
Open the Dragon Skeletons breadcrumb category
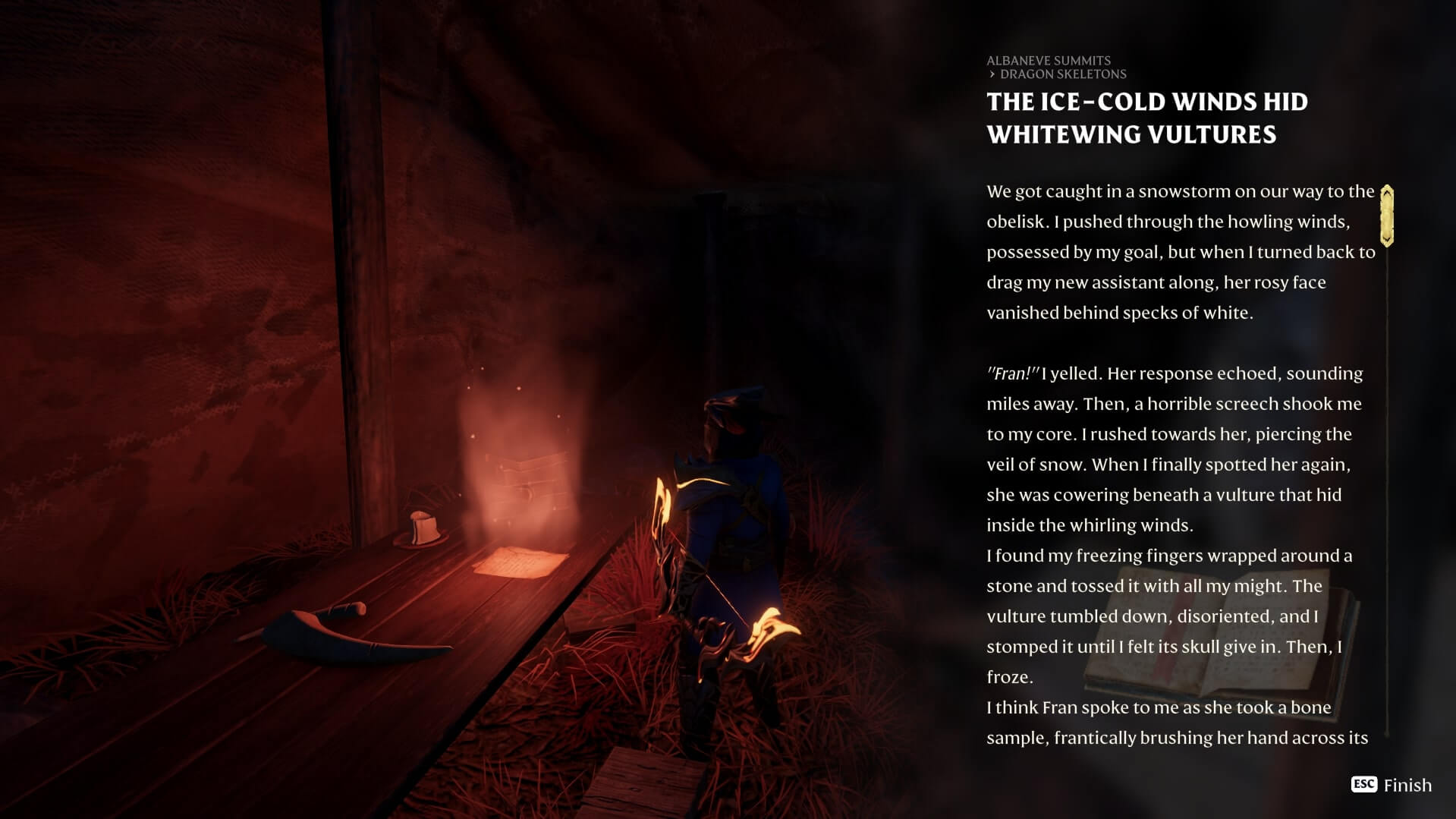point(1062,74)
